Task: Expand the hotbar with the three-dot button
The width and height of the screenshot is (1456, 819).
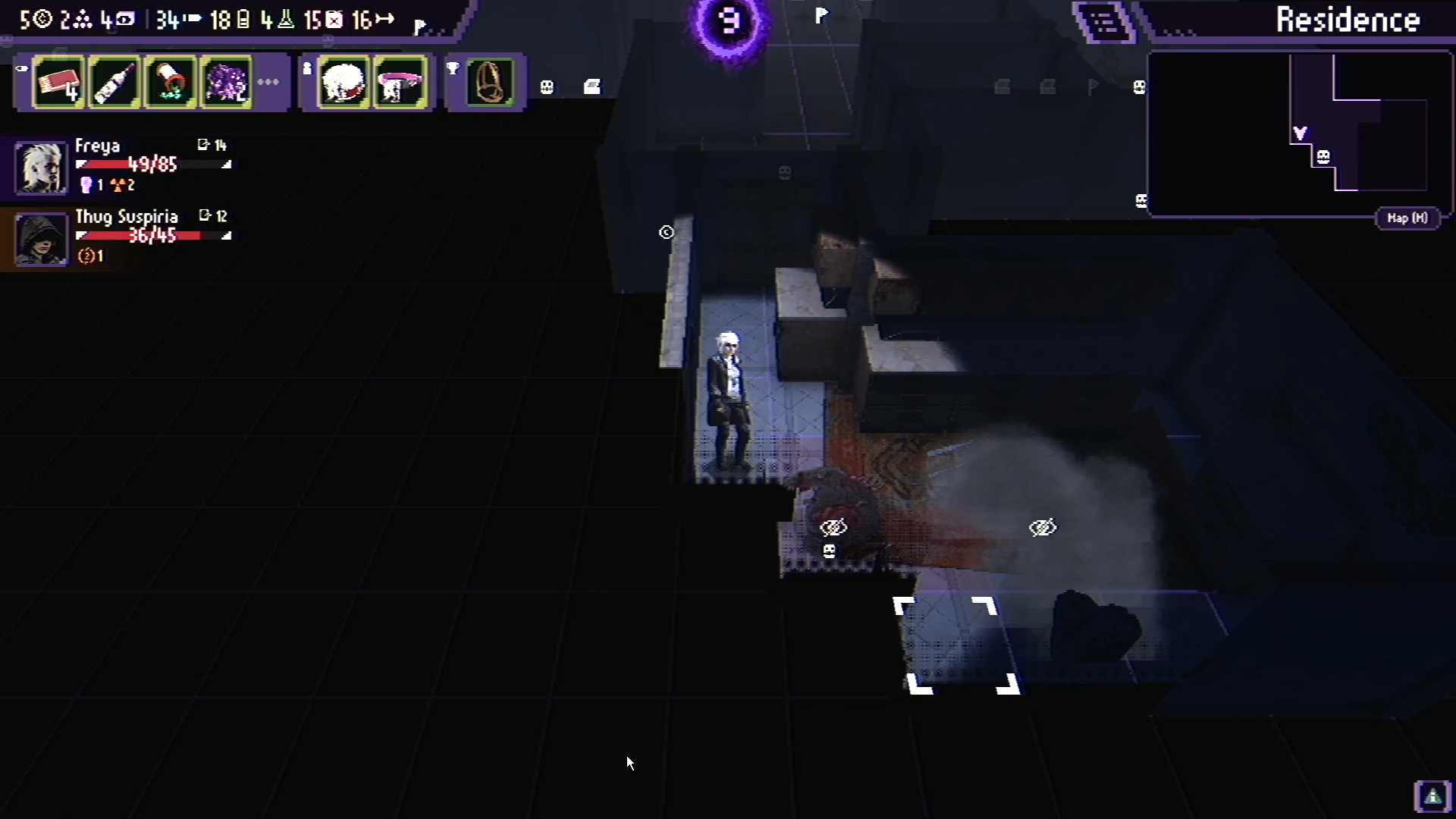Action: [x=269, y=82]
